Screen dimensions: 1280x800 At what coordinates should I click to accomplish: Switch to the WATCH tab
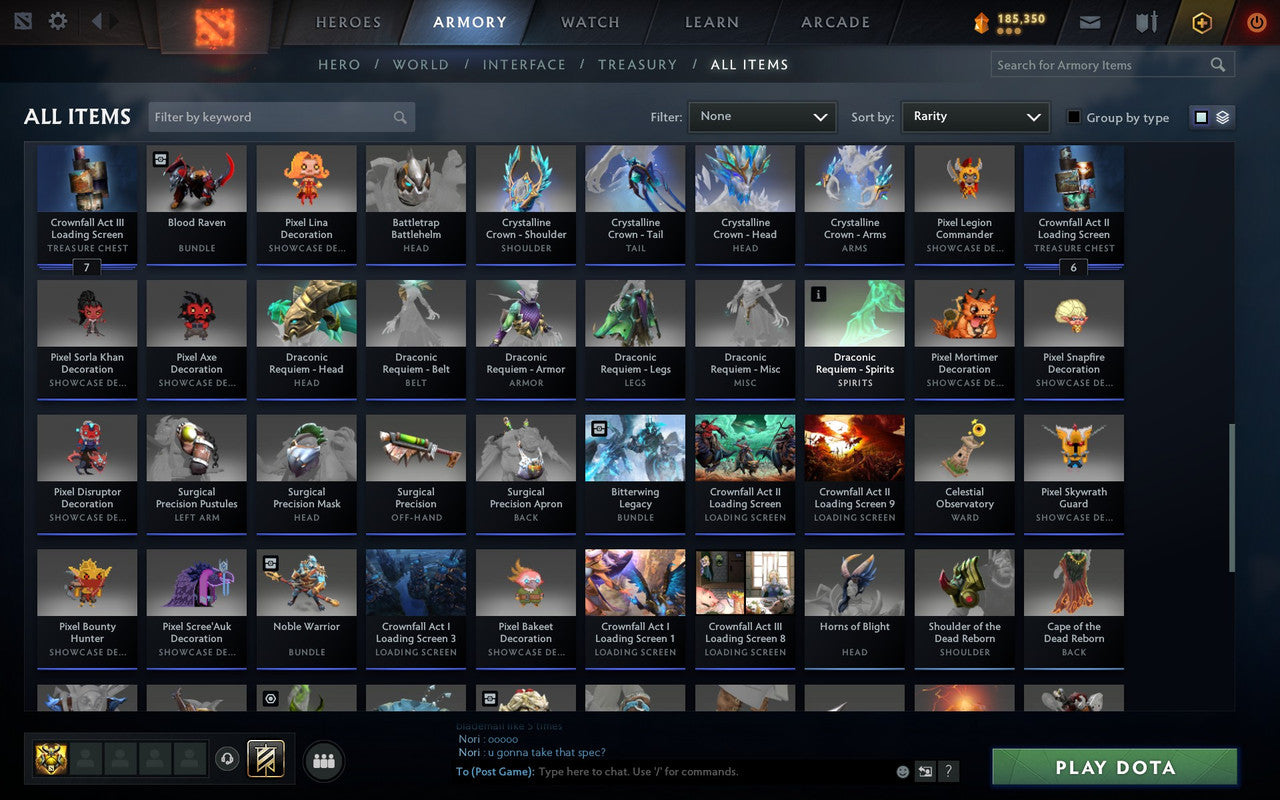589,22
